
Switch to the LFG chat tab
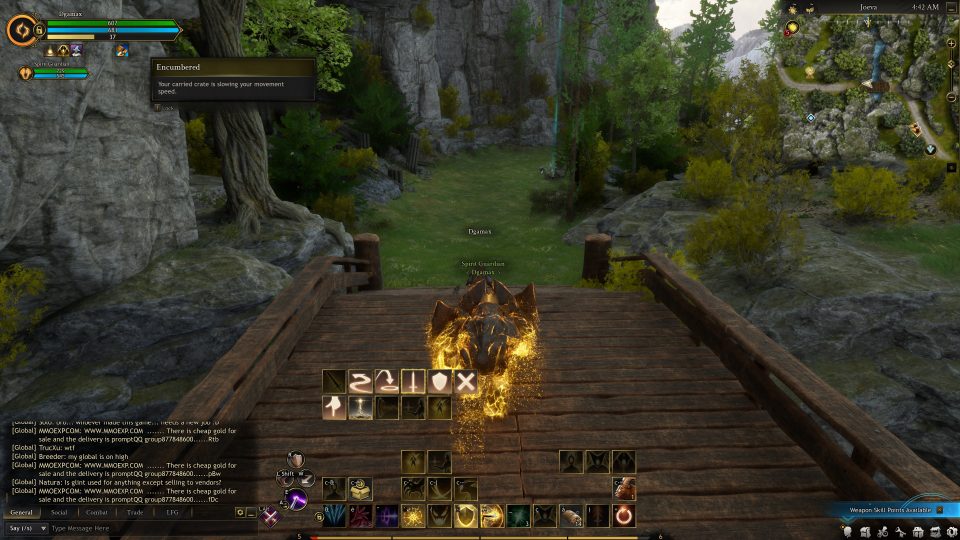click(172, 512)
